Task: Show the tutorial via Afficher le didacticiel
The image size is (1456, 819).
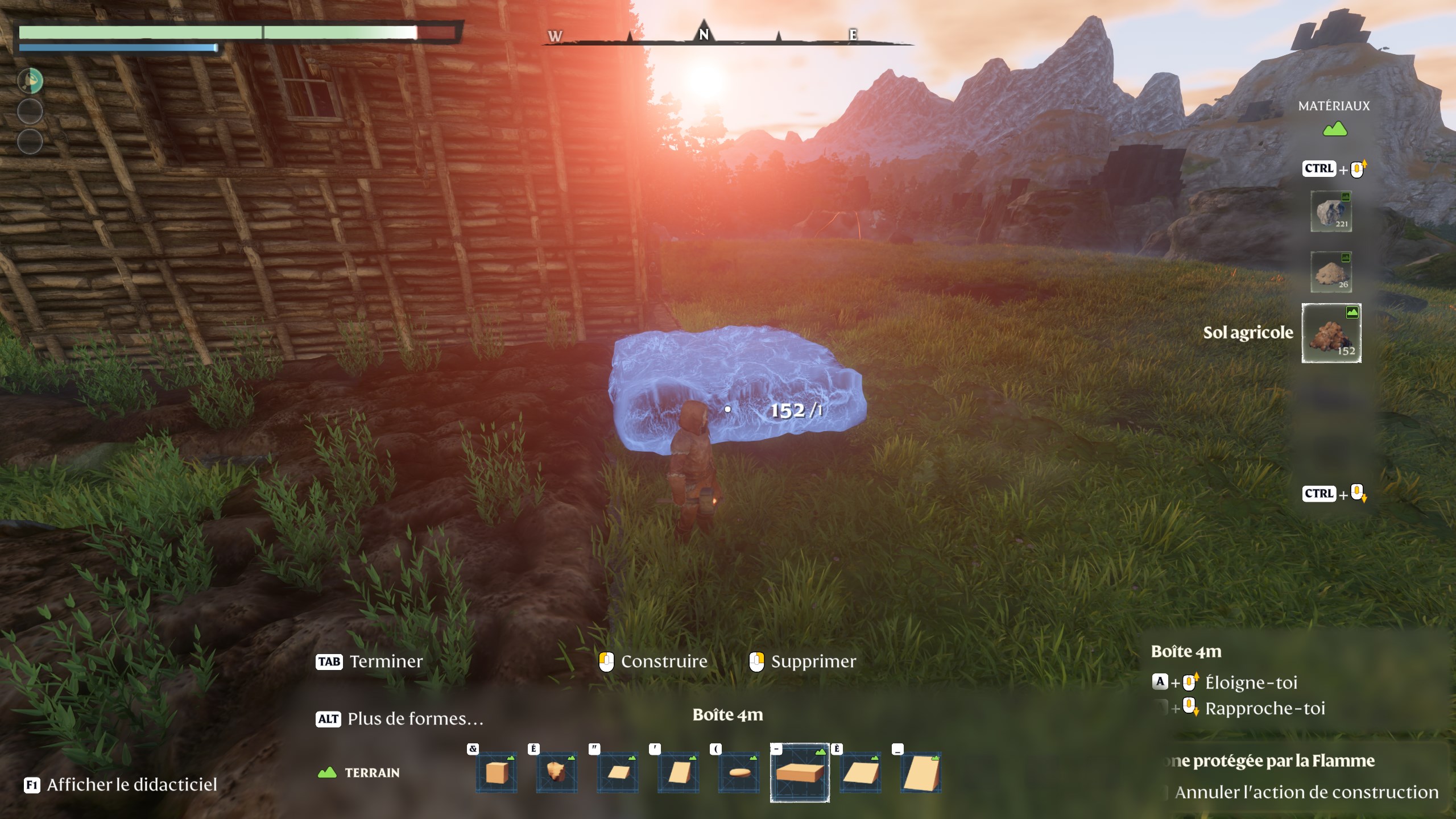Action: pos(132,785)
